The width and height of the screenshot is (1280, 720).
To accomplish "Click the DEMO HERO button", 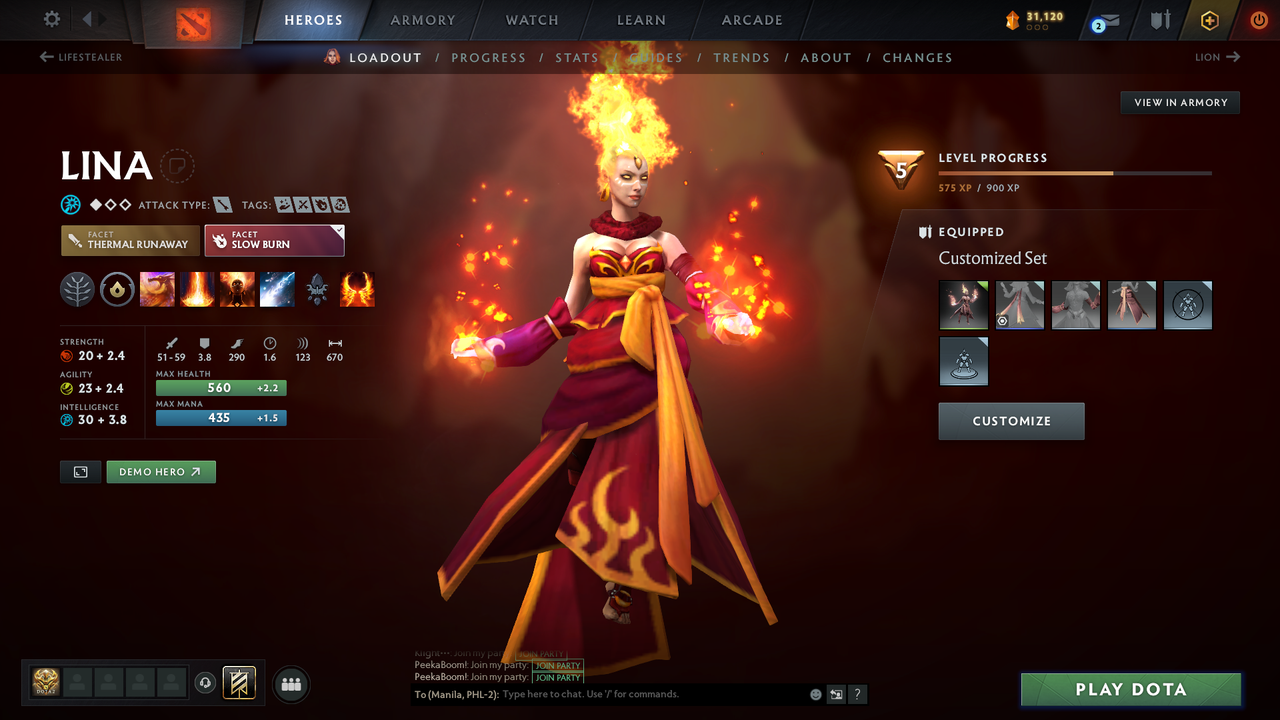I will 160,471.
